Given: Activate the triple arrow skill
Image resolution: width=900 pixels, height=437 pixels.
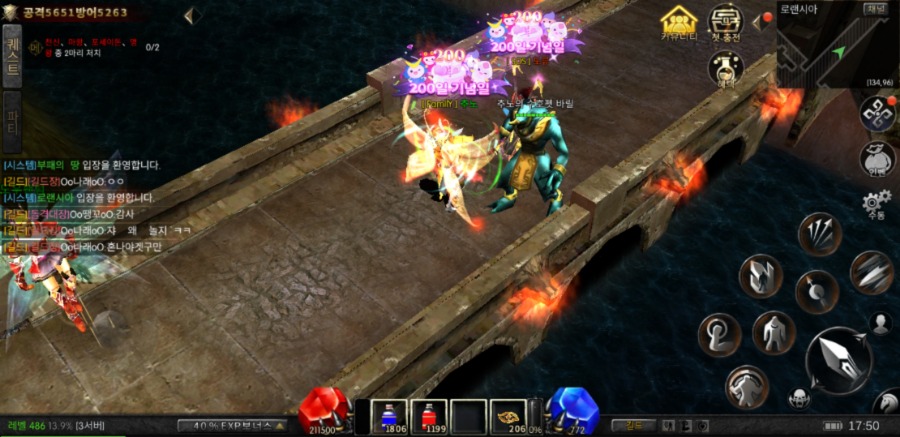Looking at the screenshot, I should click(818, 234).
